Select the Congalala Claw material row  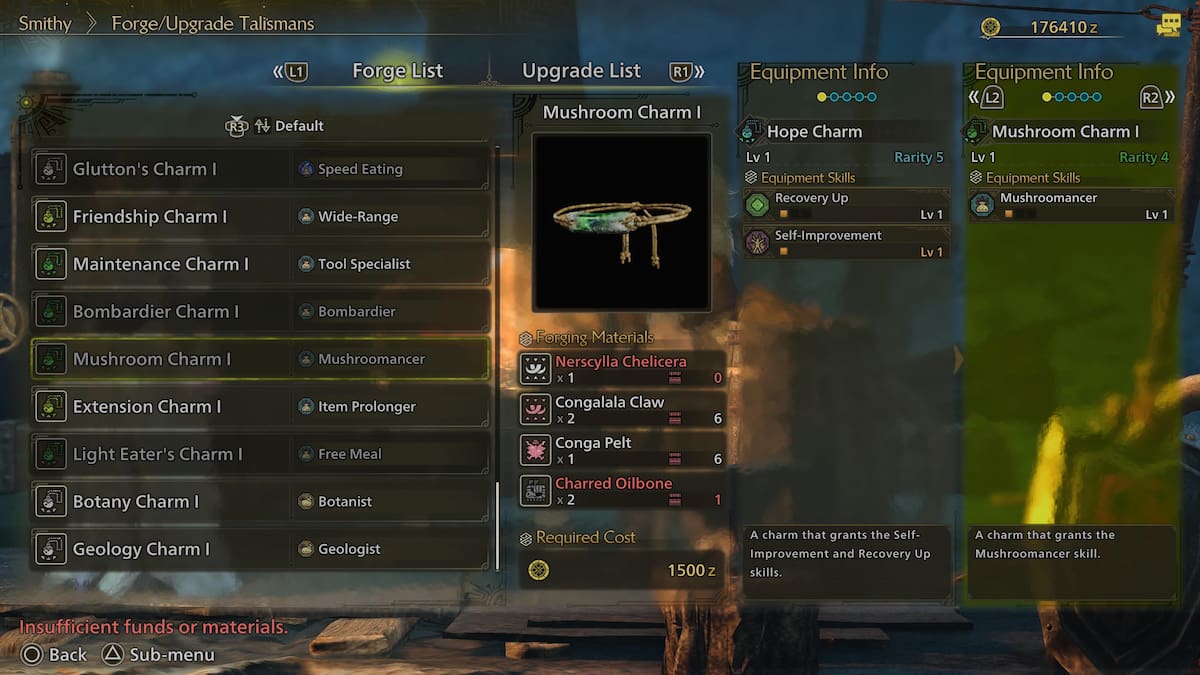click(x=622, y=410)
